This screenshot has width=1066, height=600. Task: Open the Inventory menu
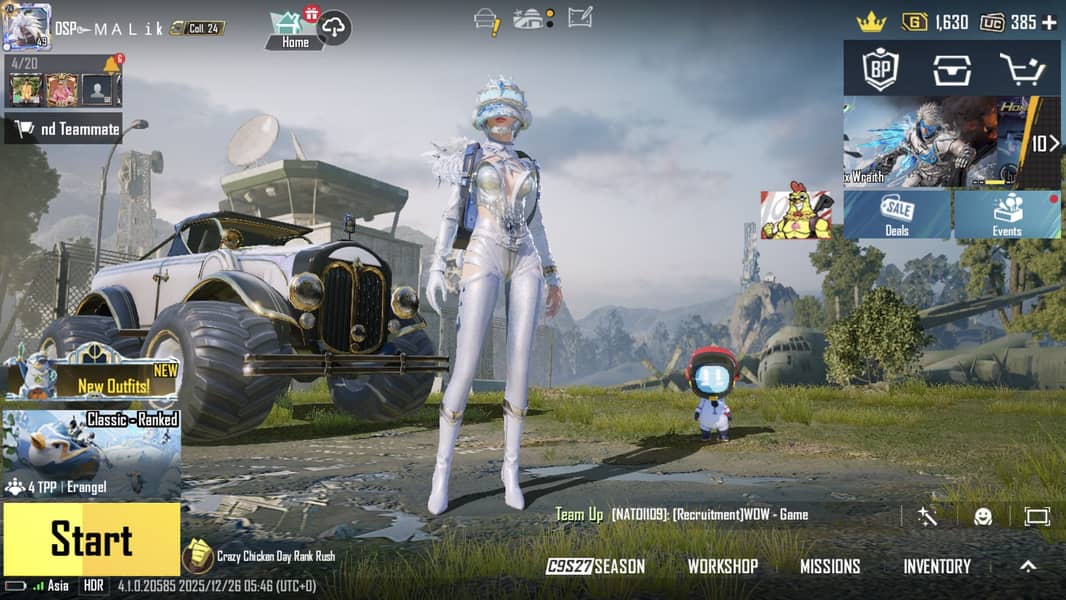click(936, 567)
